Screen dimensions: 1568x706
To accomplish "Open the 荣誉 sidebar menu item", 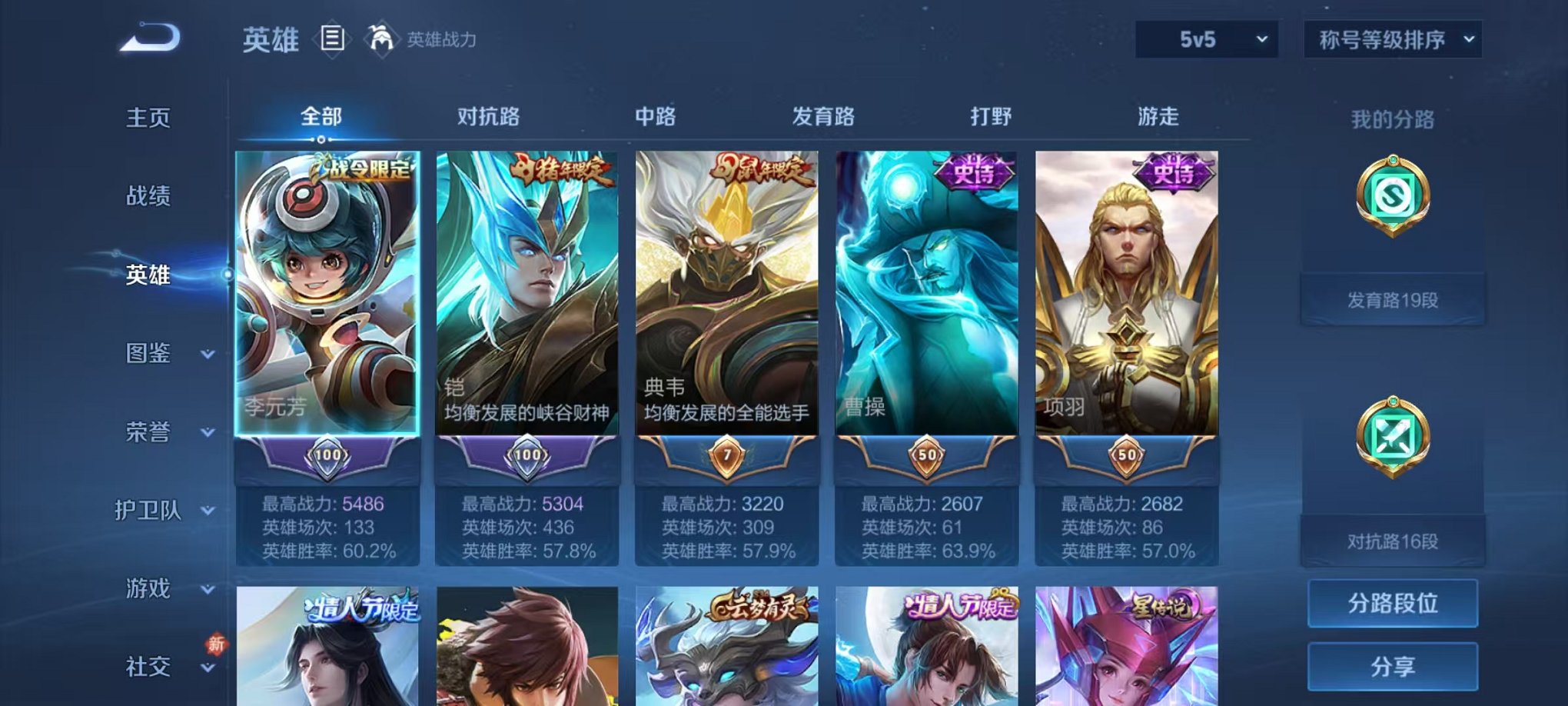I will point(148,433).
